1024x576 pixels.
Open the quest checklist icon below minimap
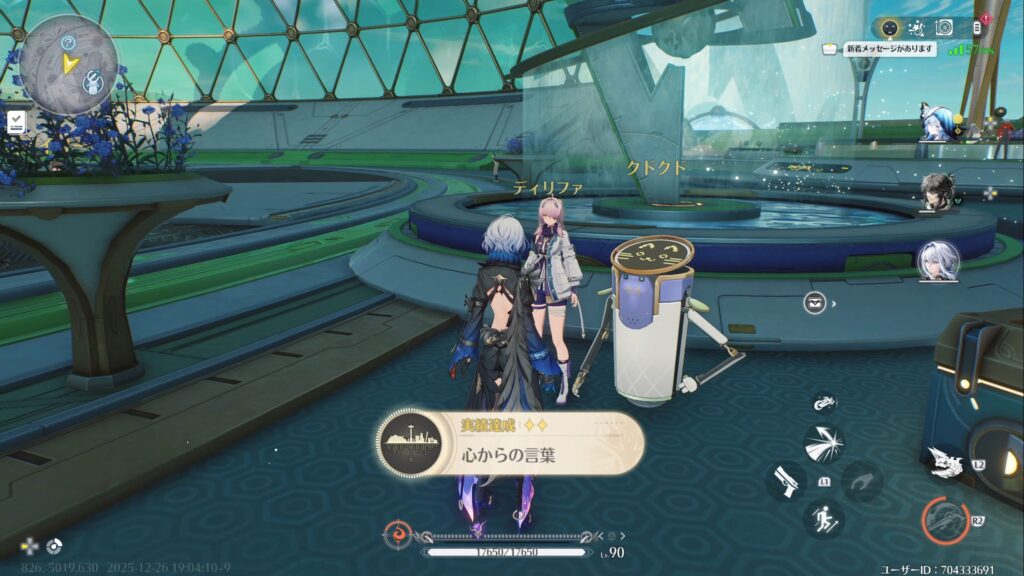pos(16,122)
